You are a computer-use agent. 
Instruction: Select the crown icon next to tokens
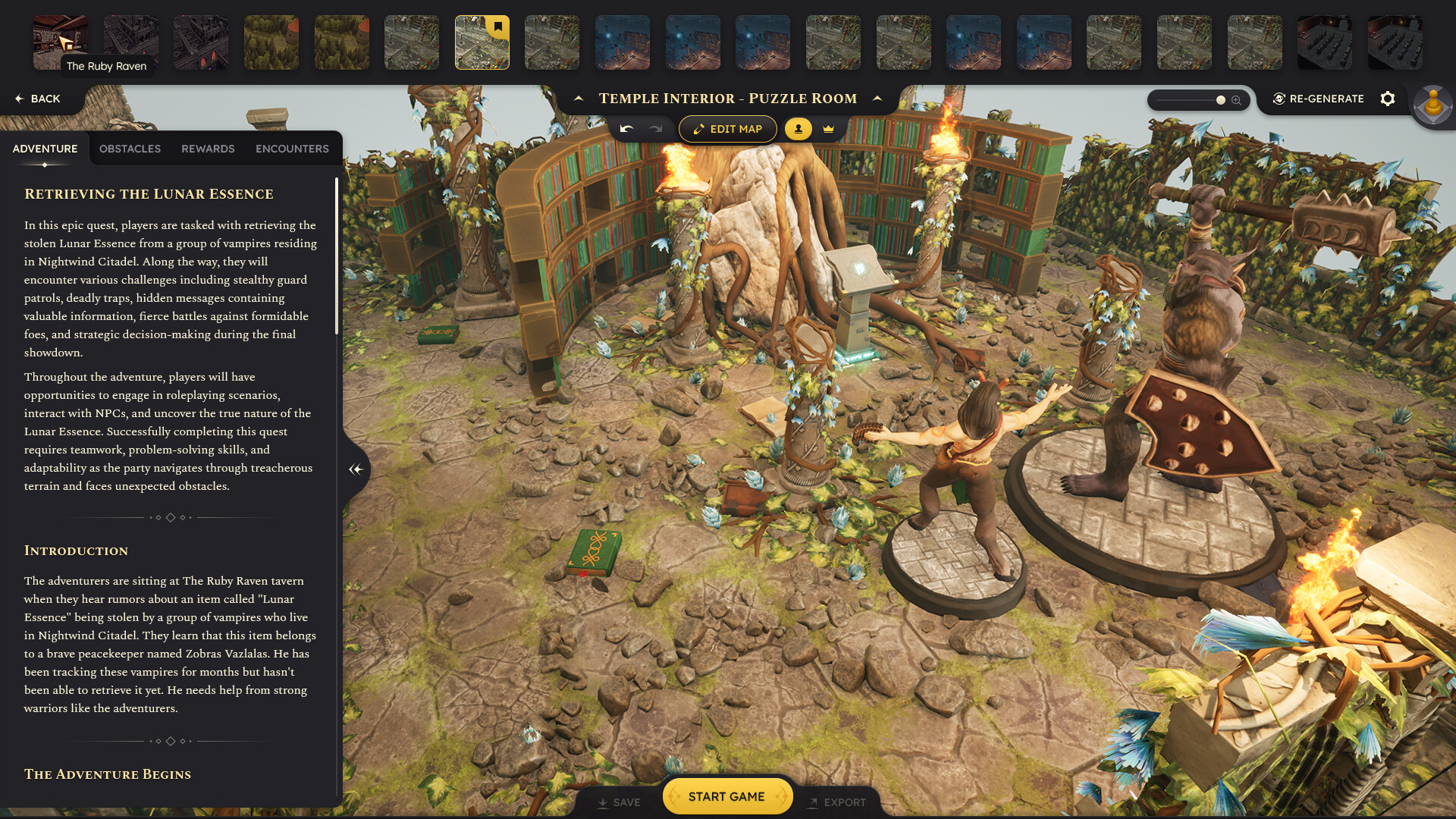tap(828, 128)
